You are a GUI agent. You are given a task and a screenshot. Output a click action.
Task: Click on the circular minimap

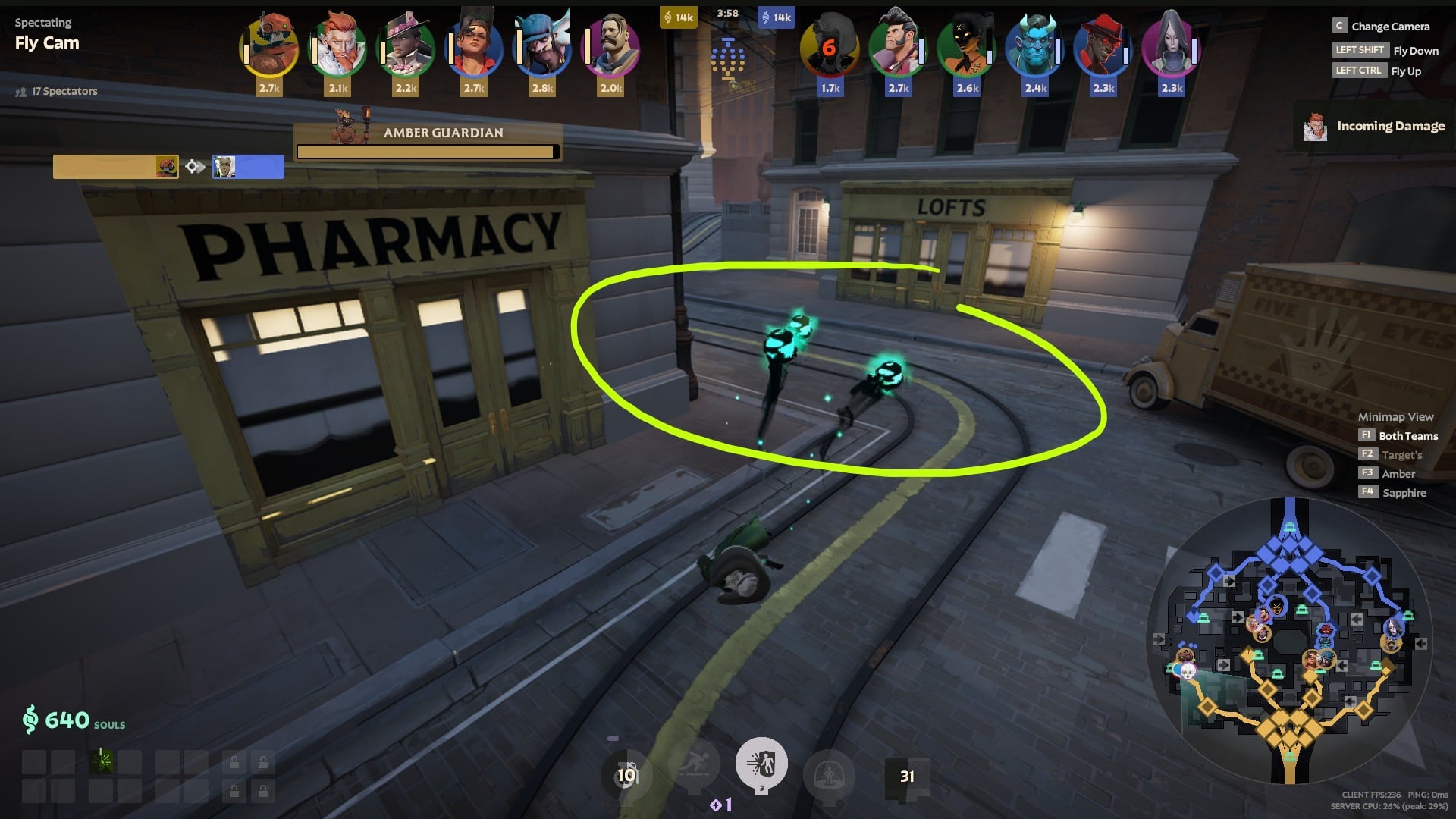coord(1288,642)
